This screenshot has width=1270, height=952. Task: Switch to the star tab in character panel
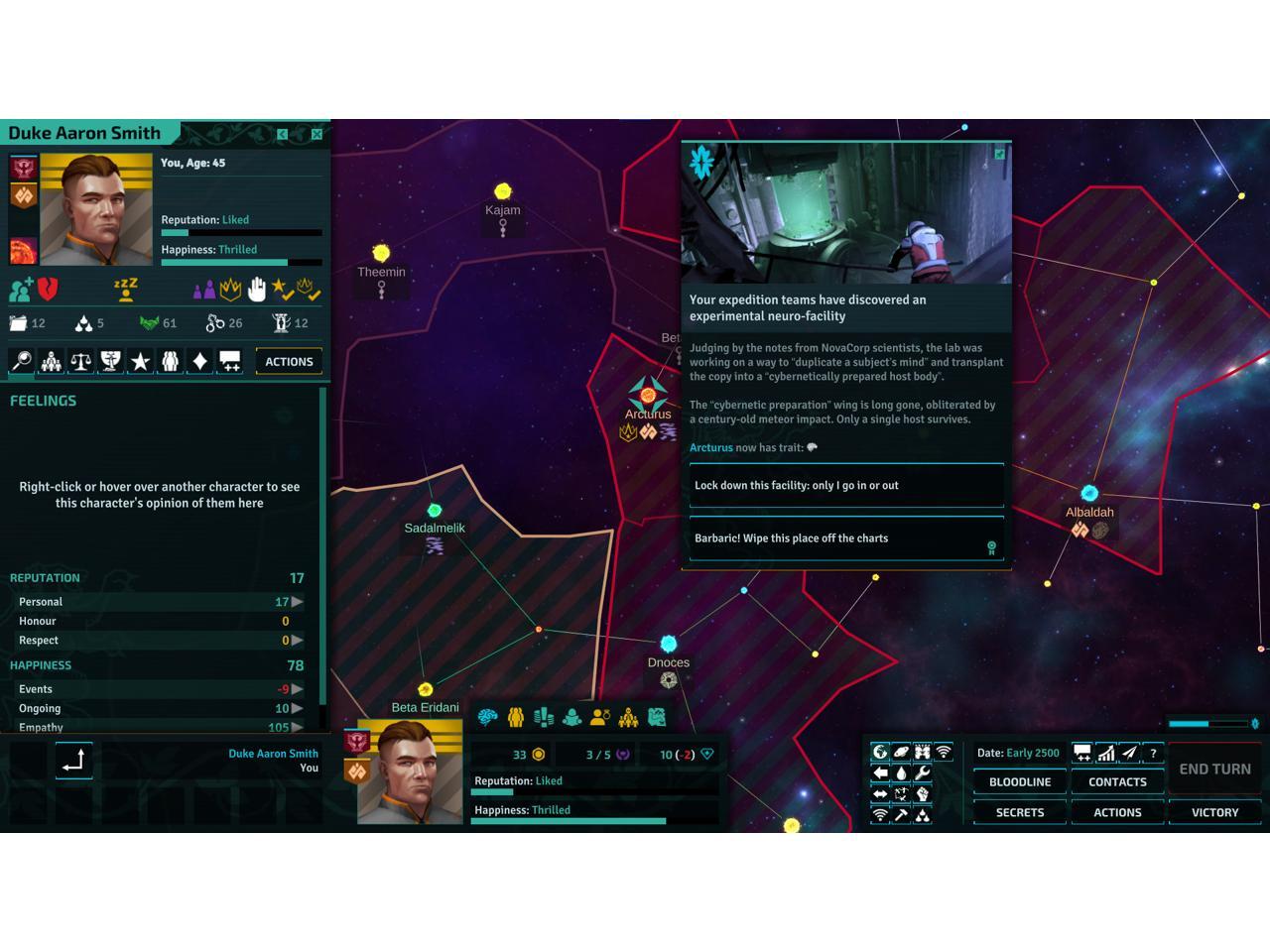(140, 361)
